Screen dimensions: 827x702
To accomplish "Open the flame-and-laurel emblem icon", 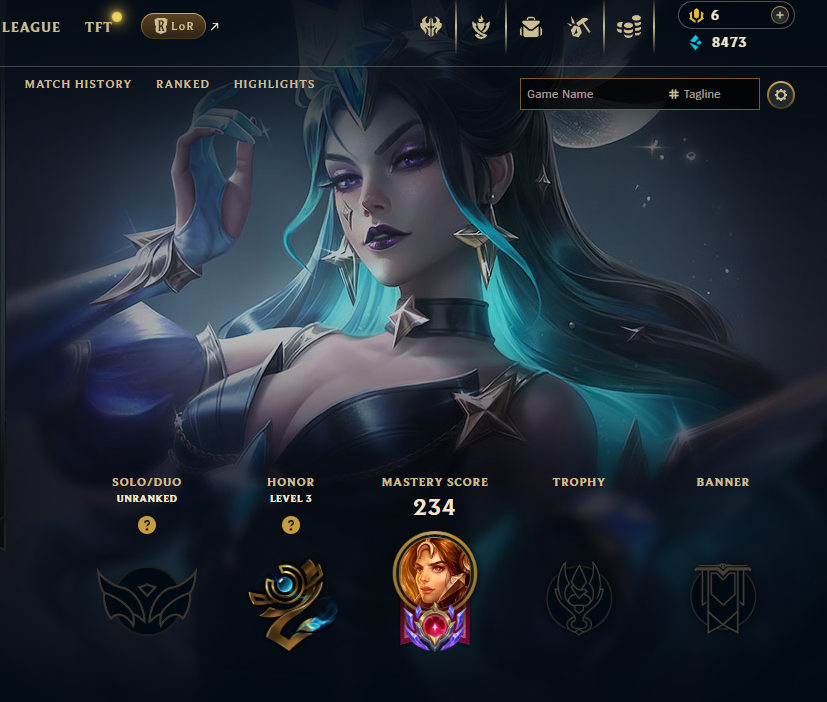I will [482, 27].
